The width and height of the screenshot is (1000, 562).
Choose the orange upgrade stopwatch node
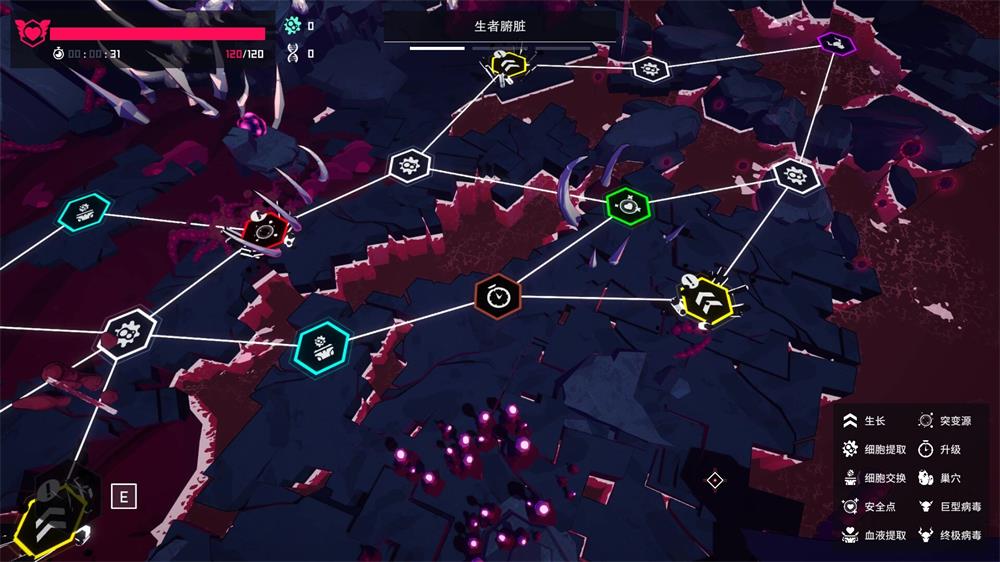point(497,295)
